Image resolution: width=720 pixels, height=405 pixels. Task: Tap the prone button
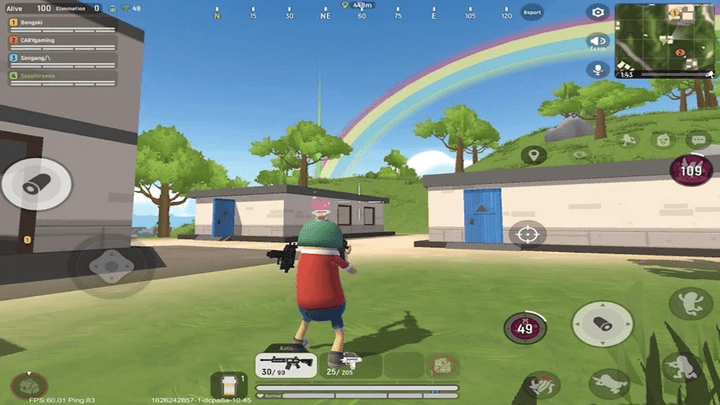click(x=608, y=381)
